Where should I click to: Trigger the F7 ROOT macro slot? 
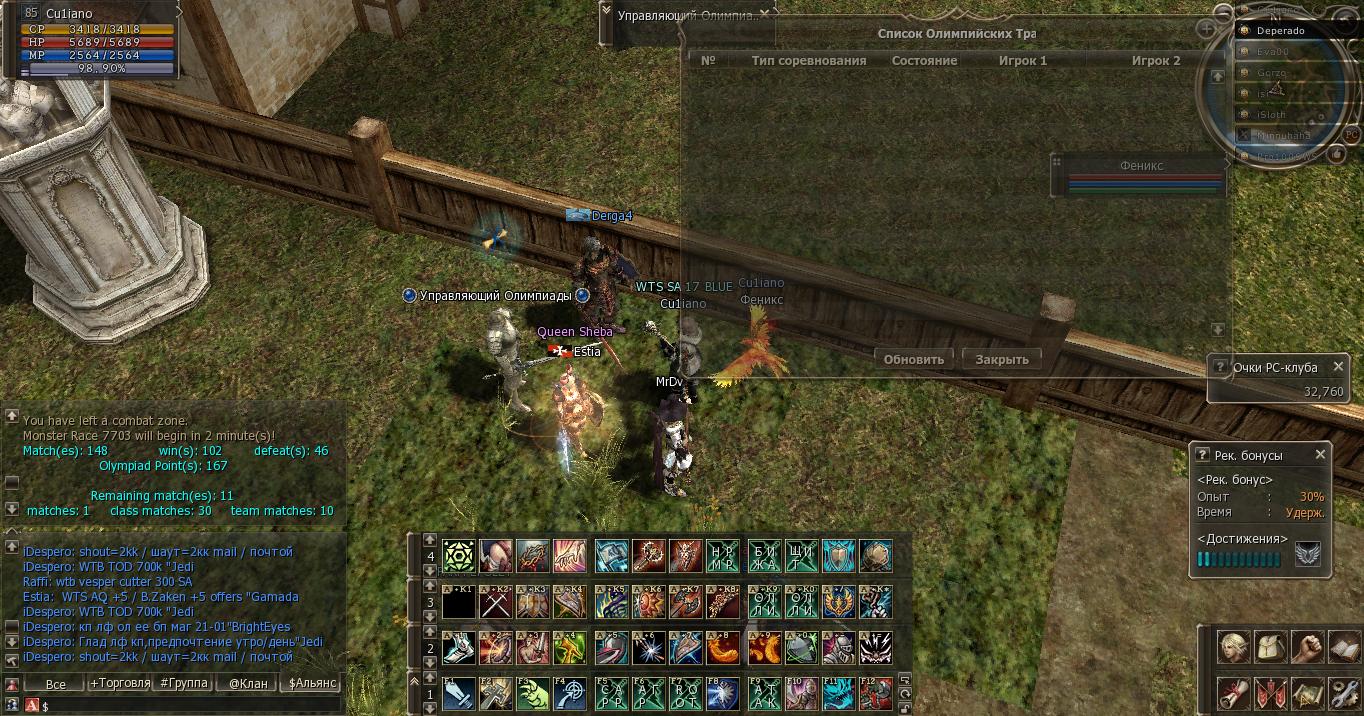[x=687, y=693]
